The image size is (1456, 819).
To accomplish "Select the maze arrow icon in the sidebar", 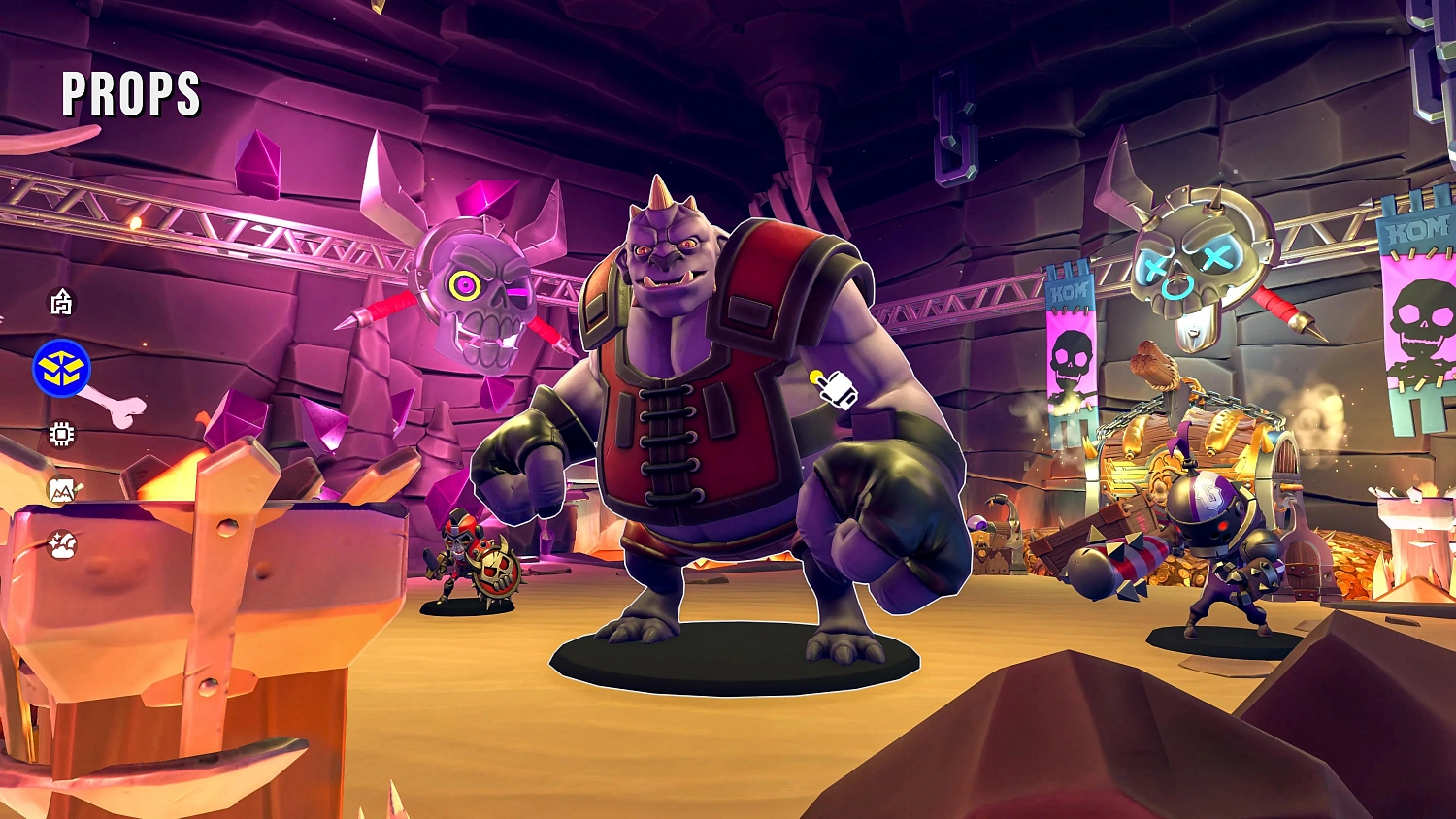I will [61, 303].
